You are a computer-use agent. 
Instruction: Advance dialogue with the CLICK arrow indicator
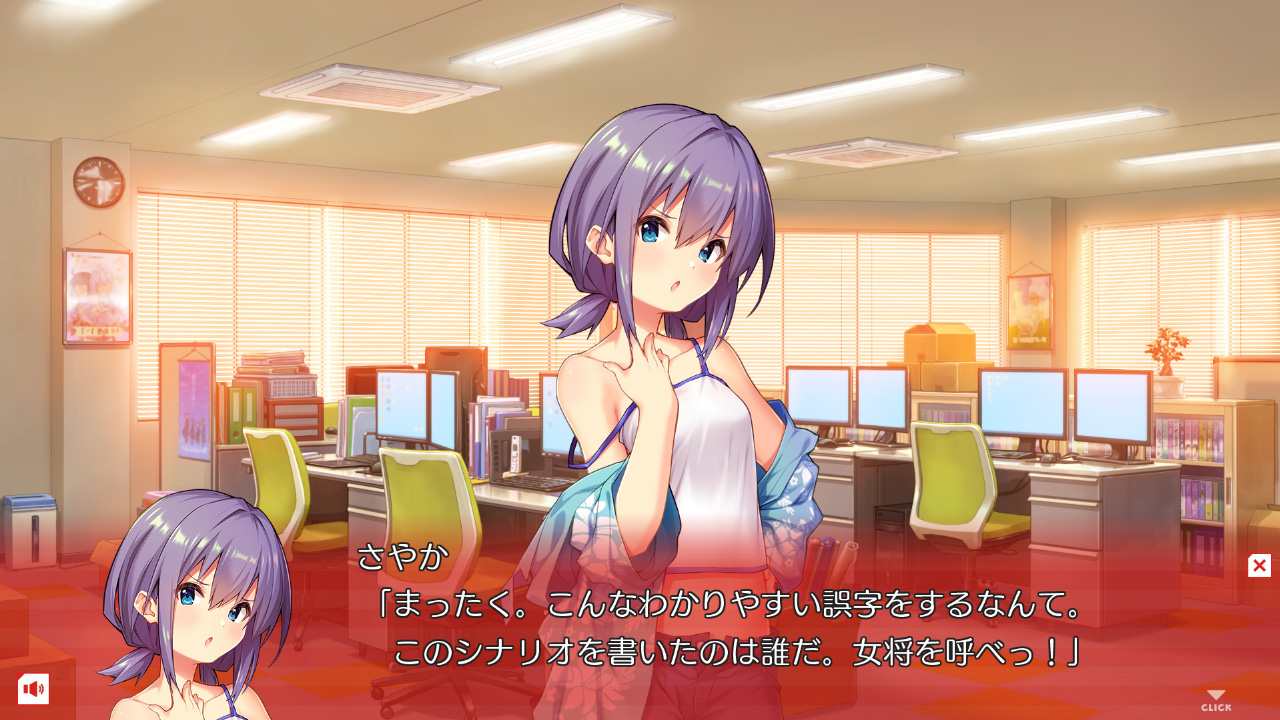point(1216,701)
